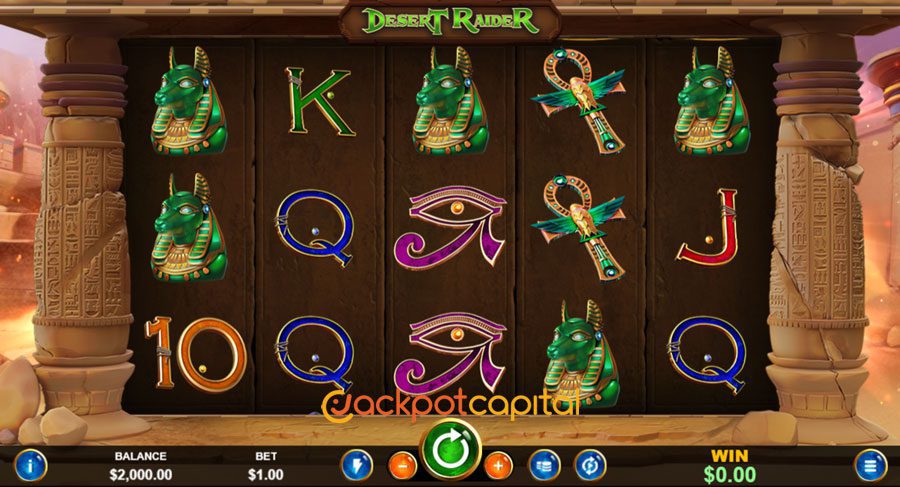Image resolution: width=900 pixels, height=487 pixels.
Task: Increase the bet with the plus button
Action: [498, 465]
